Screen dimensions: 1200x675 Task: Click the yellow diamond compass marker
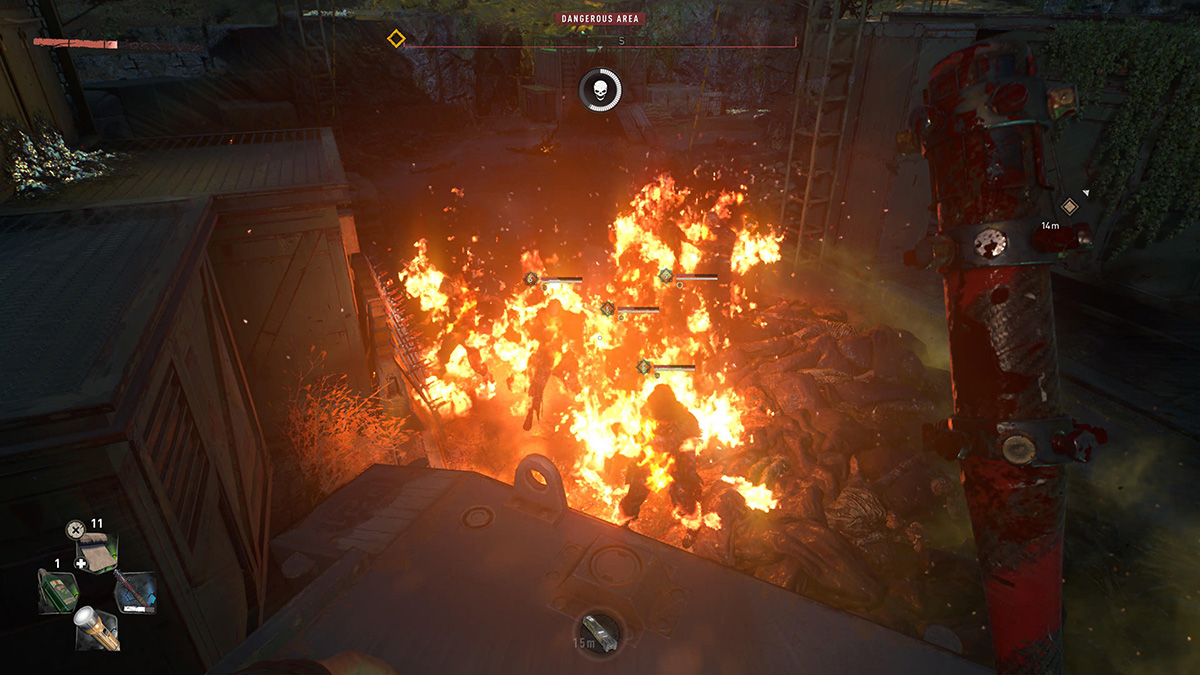396,39
